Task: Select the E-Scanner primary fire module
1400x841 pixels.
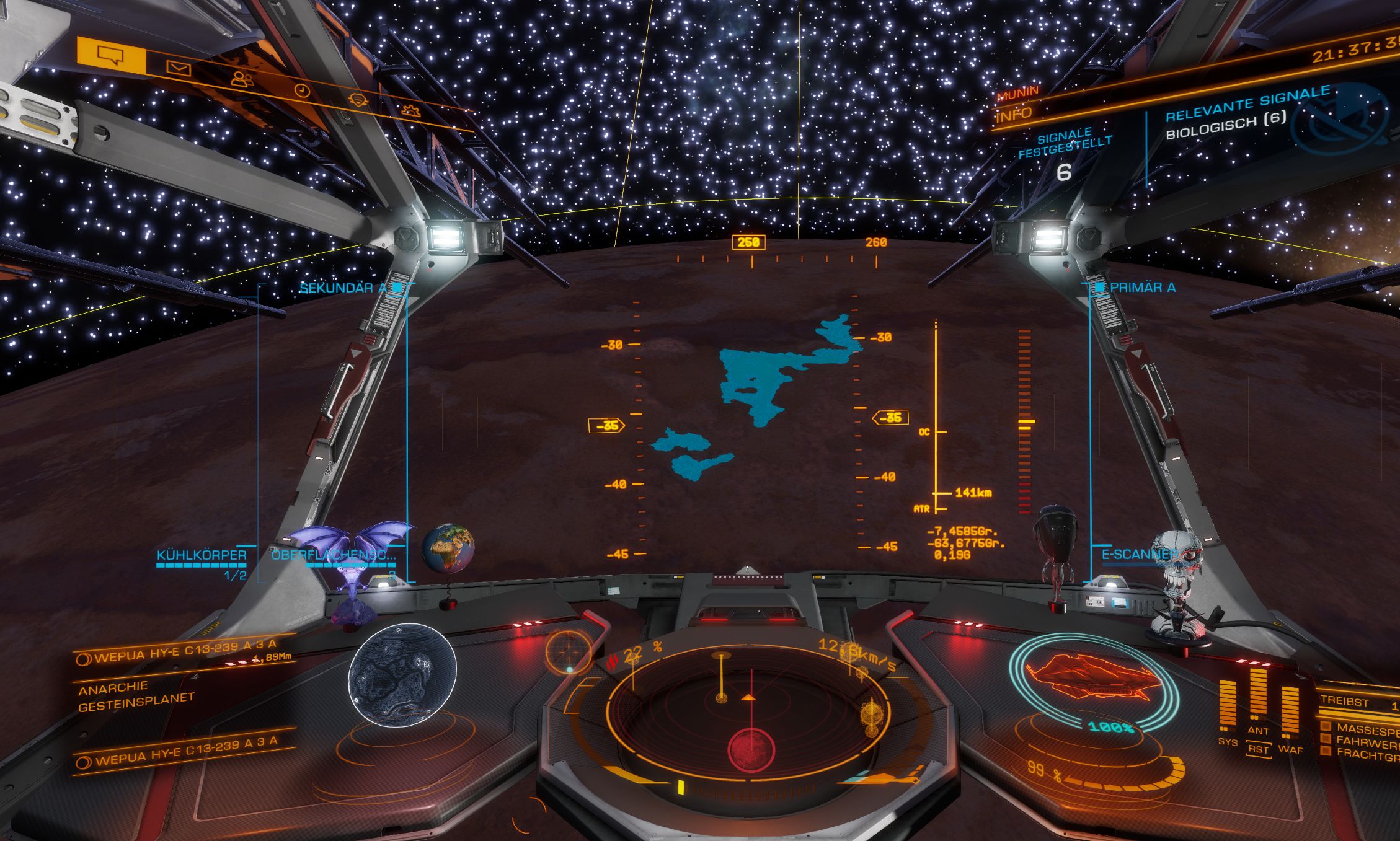Action: 1138,555
